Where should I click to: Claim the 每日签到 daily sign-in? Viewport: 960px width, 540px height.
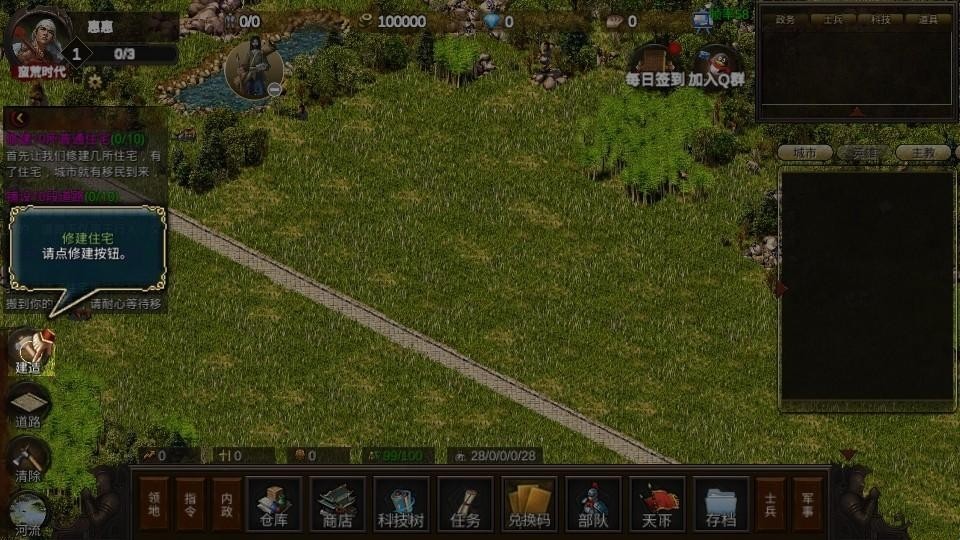655,63
